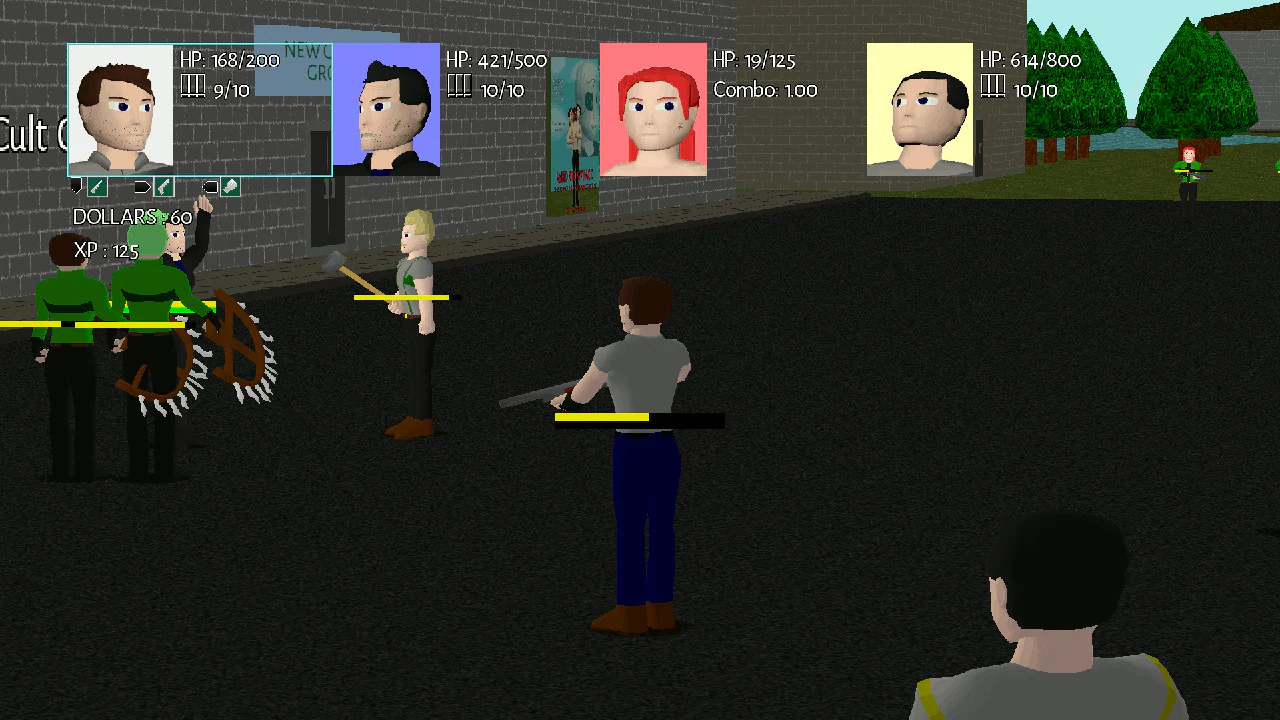
Task: Equip the pistol from the second weapon slot
Action: pos(164,187)
